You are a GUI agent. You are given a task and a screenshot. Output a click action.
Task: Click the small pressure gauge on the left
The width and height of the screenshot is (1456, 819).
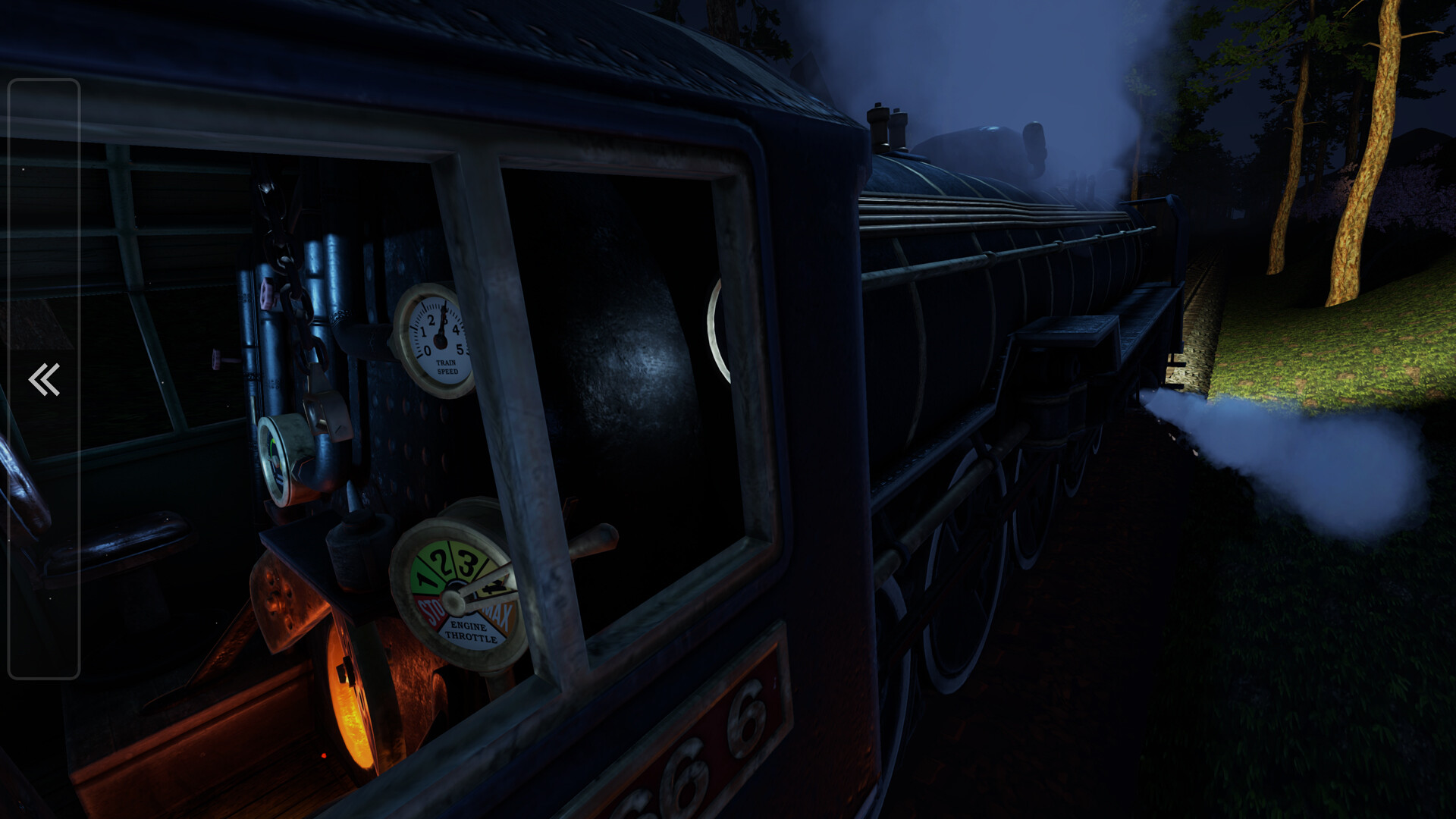pos(275,459)
